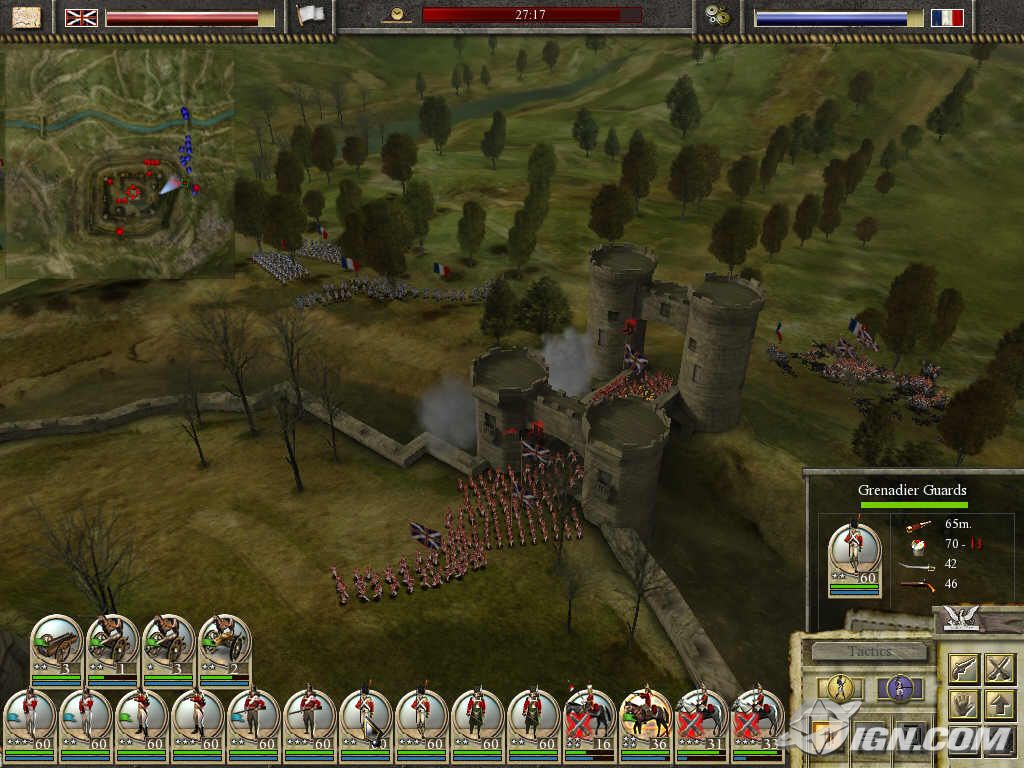The height and width of the screenshot is (768, 1024).
Task: Click the Grenadier Guards unit portrait
Action: coord(855,556)
